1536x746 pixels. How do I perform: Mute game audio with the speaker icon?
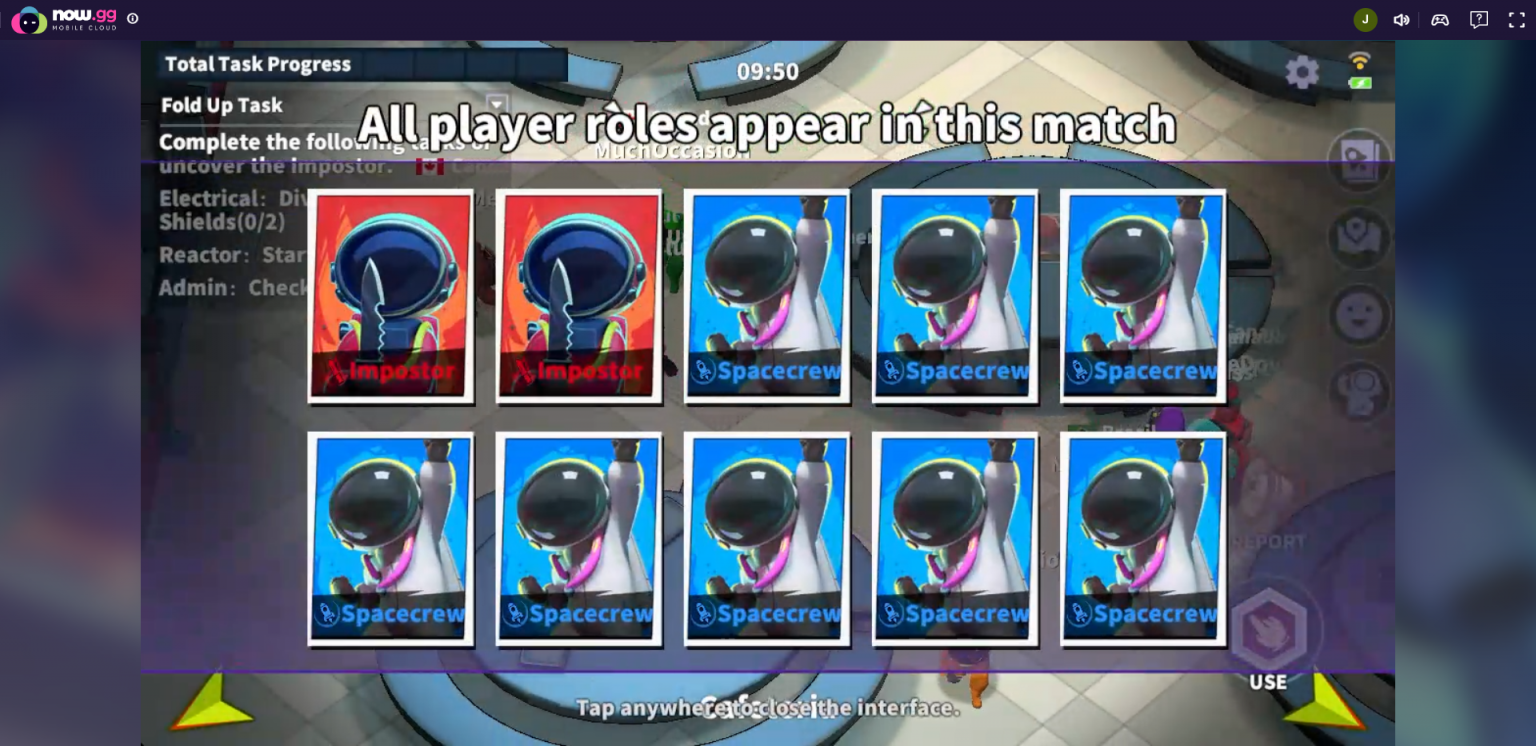(1402, 19)
